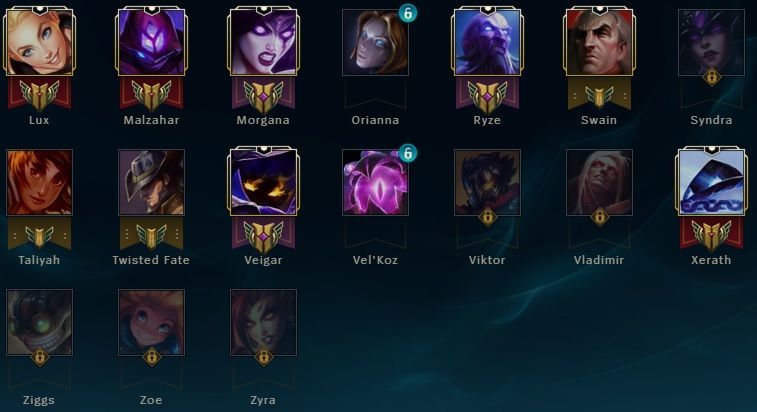Select the Veigar champion portrait

coord(263,183)
